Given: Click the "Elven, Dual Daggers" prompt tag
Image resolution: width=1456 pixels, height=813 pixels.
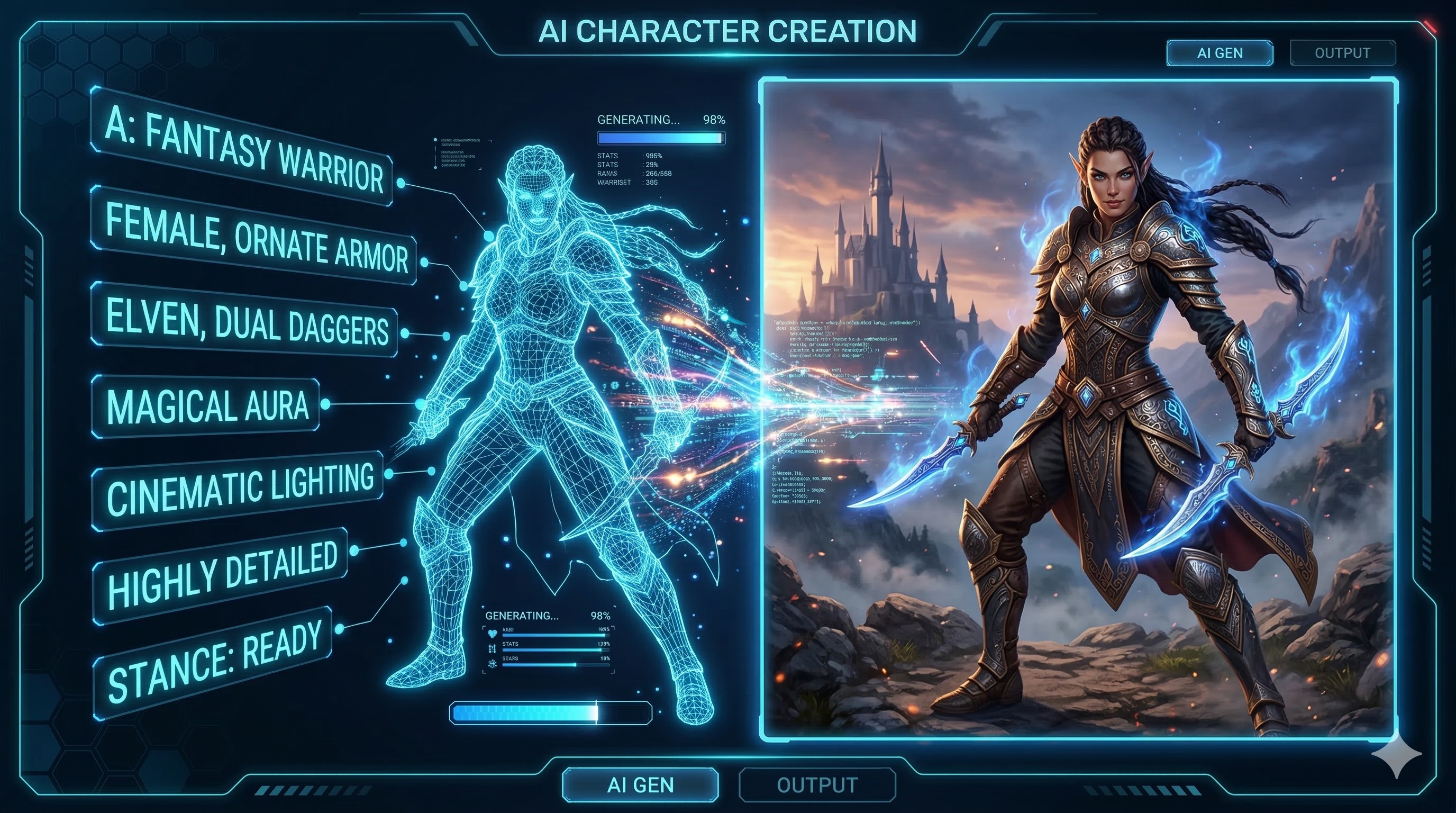Looking at the screenshot, I should click(245, 321).
